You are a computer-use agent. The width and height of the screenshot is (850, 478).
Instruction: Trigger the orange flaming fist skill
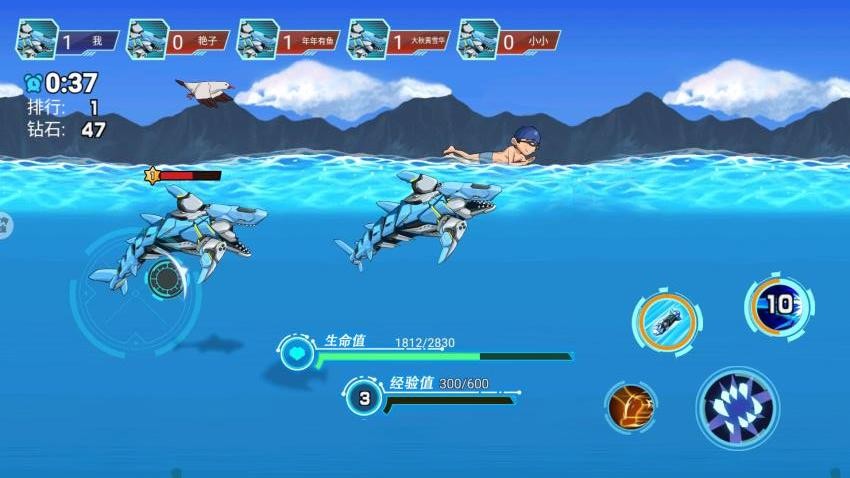[631, 407]
